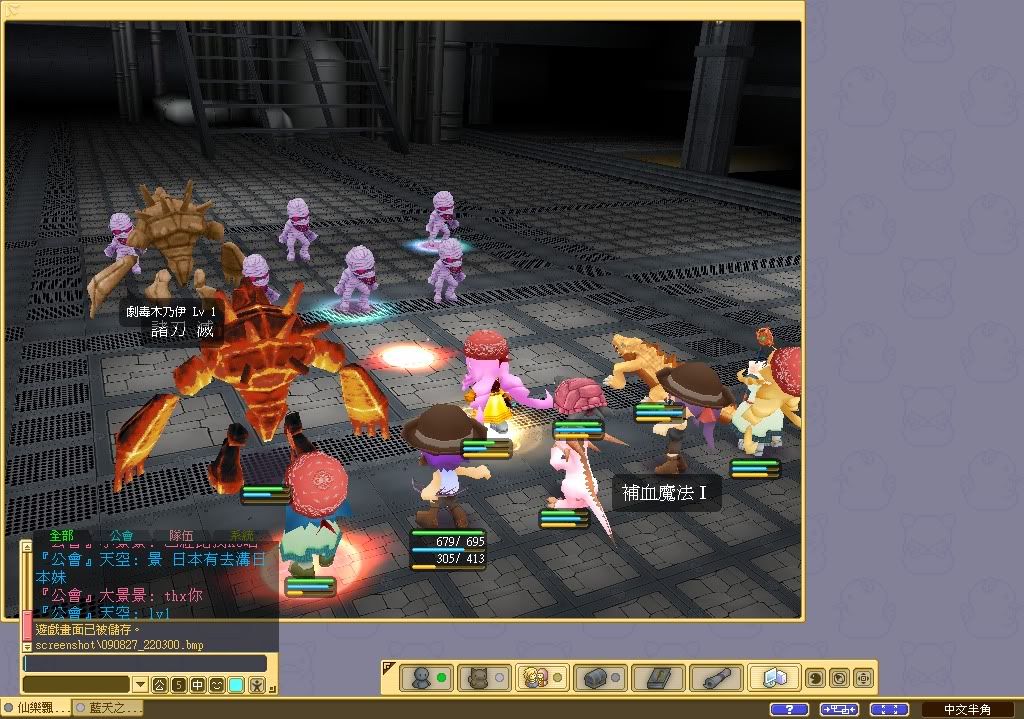
Task: Select the 藍天之 window tab
Action: pos(110,709)
